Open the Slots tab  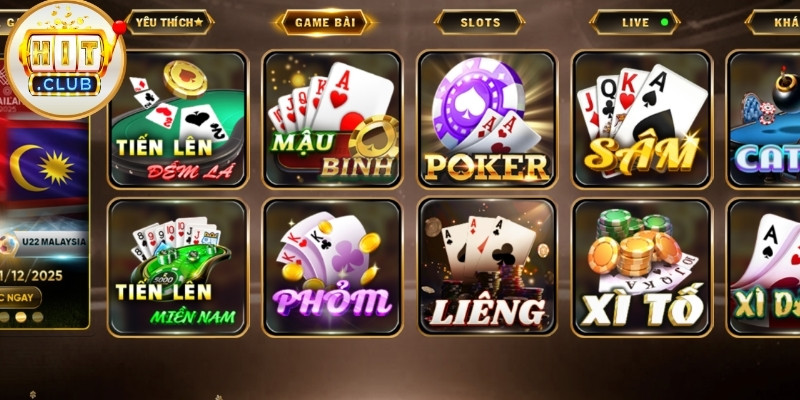point(480,21)
